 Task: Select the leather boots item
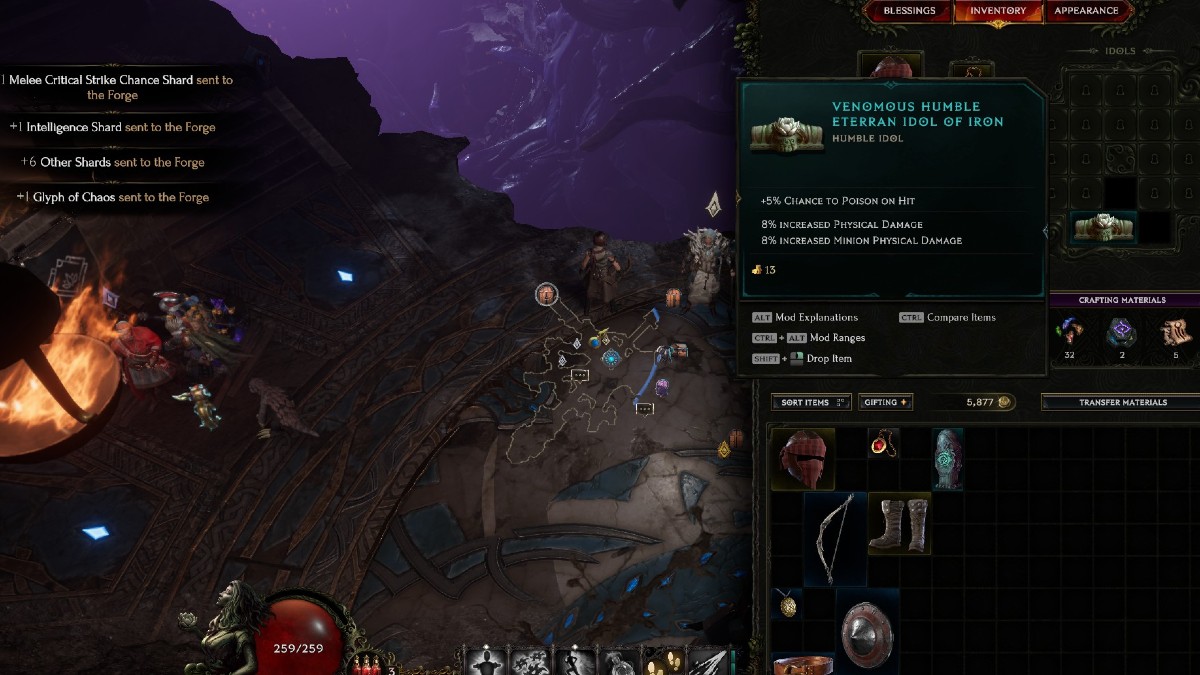click(x=899, y=522)
